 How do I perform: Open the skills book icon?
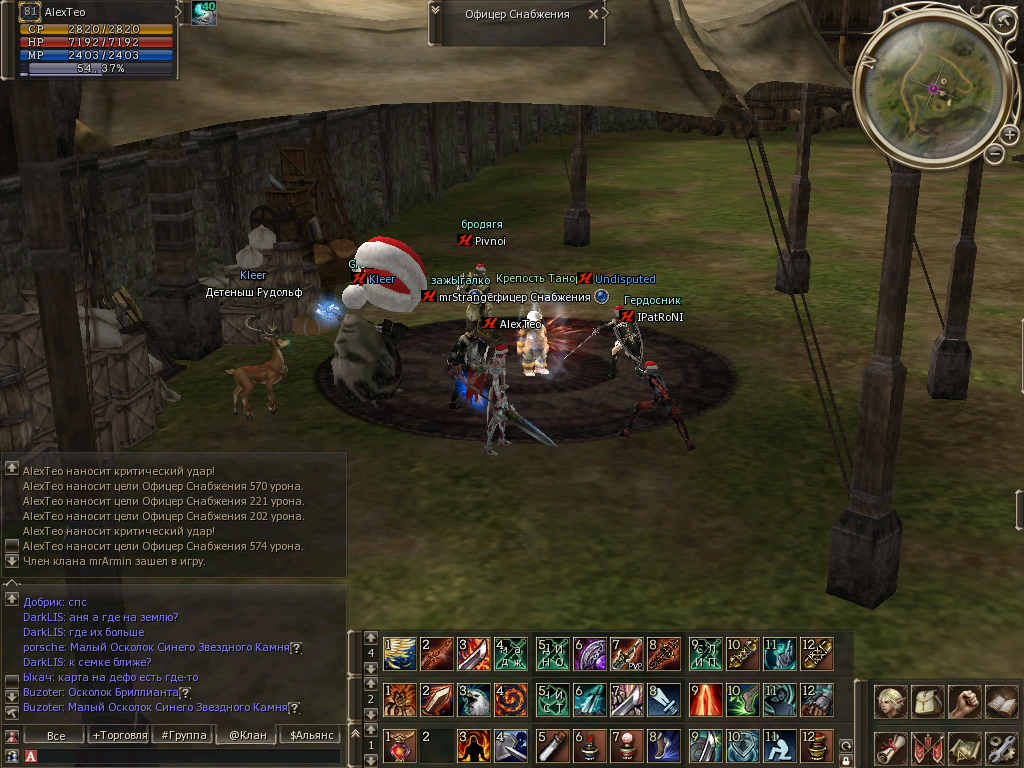tap(1000, 702)
